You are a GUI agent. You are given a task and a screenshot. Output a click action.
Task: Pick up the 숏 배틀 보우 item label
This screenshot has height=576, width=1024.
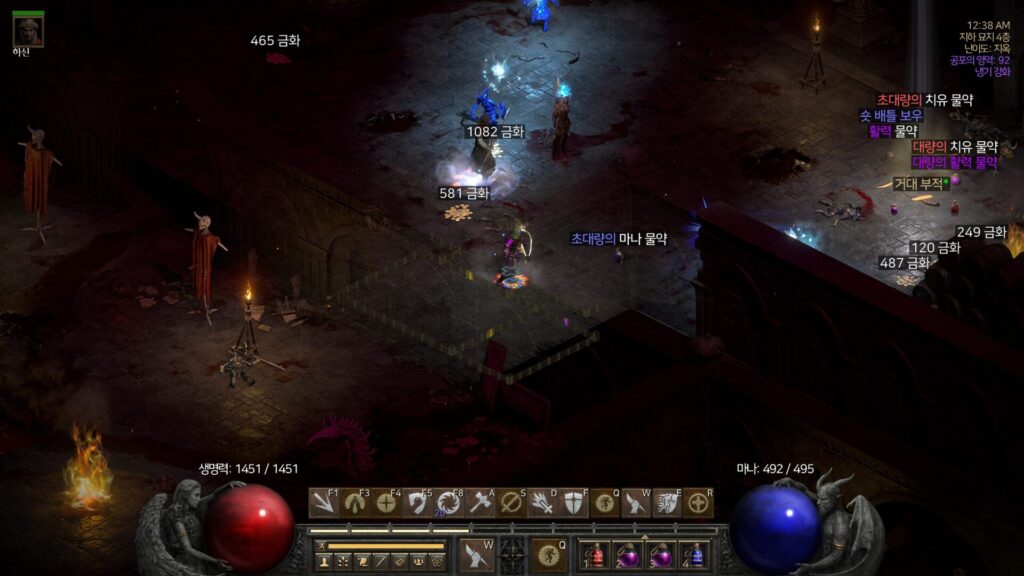tap(892, 116)
